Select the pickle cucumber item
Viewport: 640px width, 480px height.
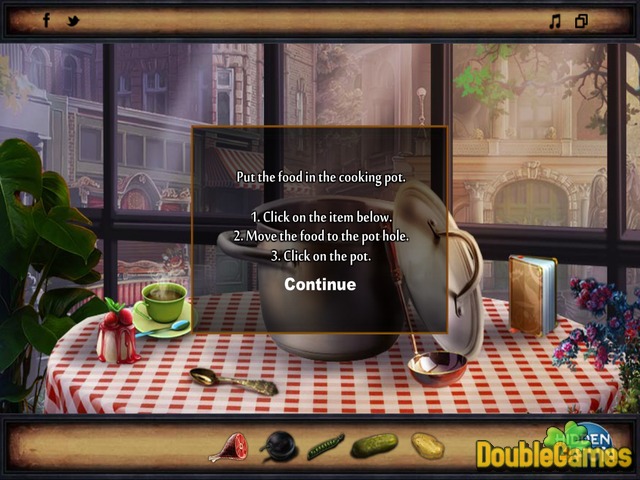374,445
